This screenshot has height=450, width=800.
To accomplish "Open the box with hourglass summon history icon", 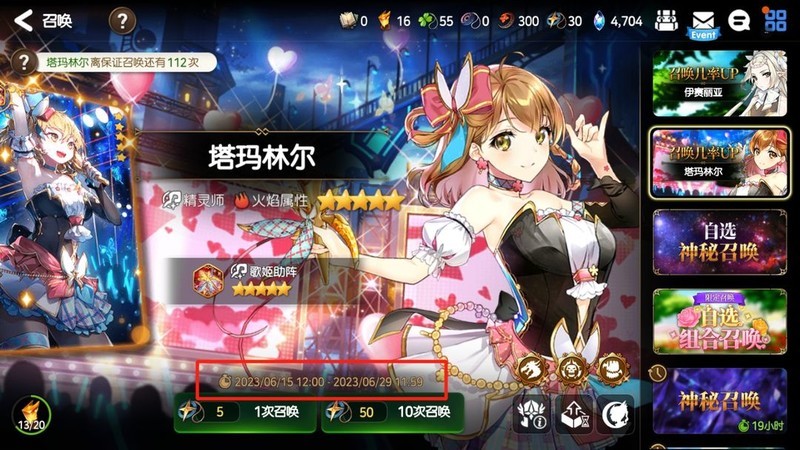I will click(574, 413).
